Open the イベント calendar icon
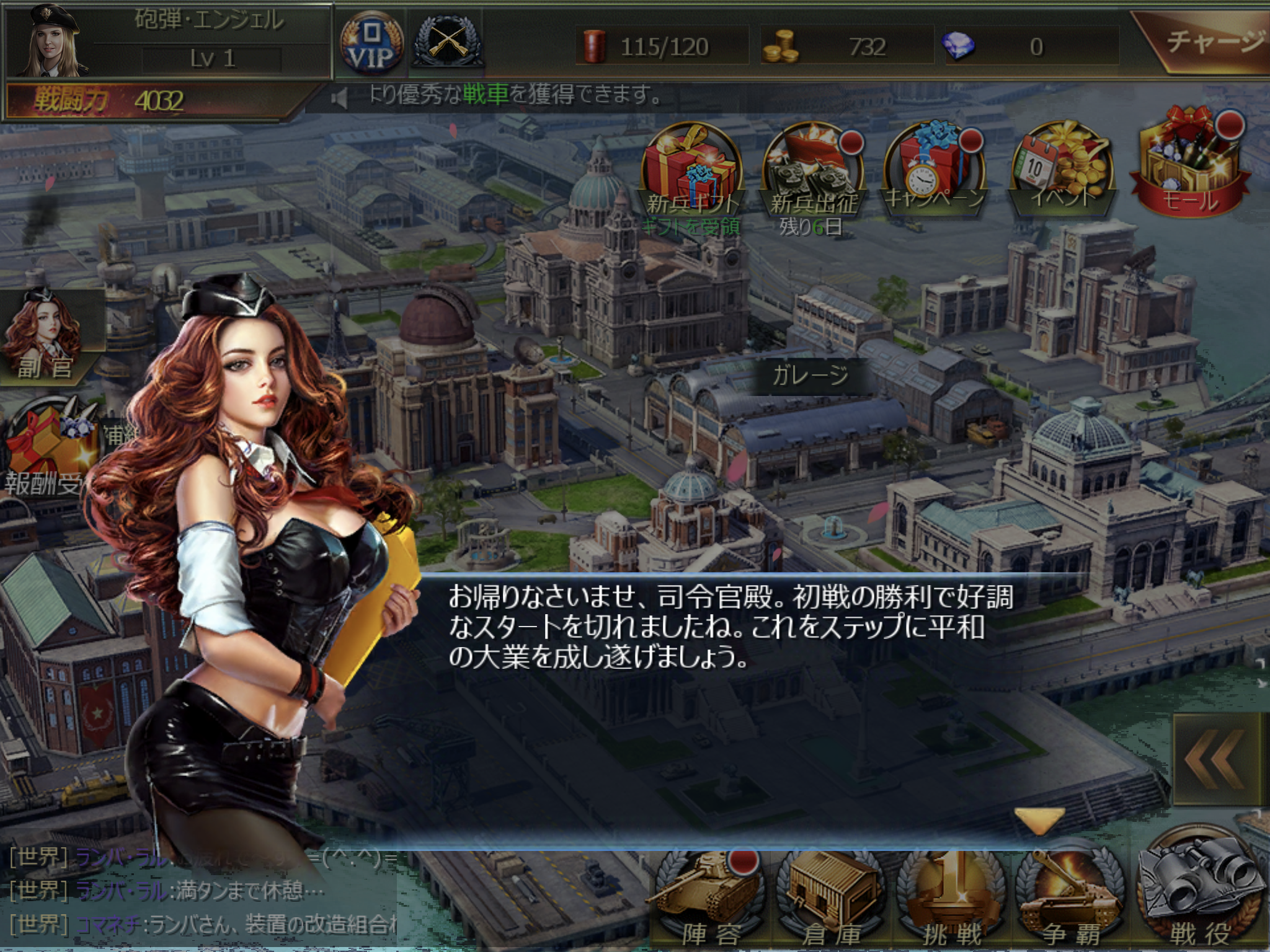 click(x=1062, y=169)
